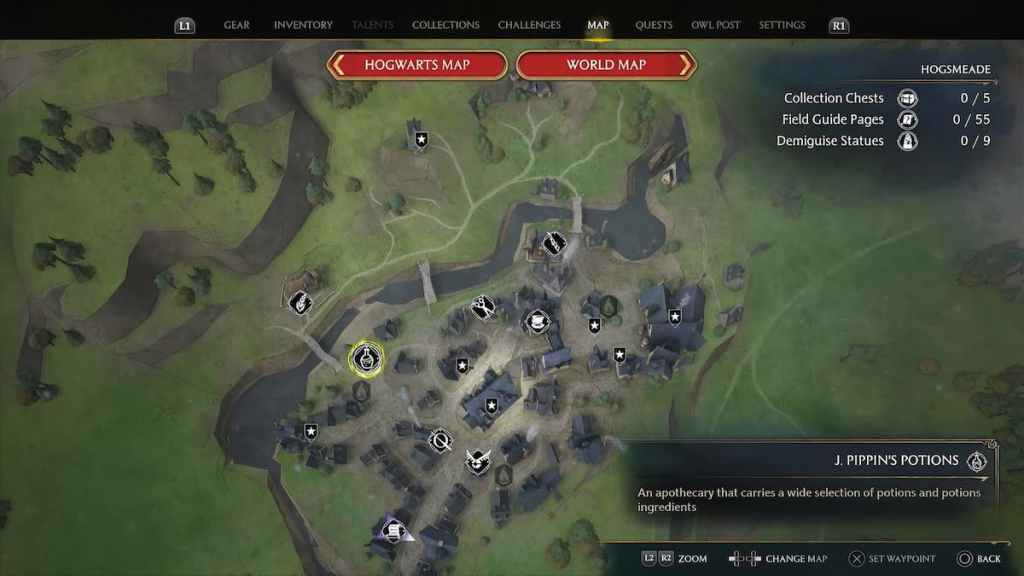This screenshot has width=1024, height=576.
Task: Choose the top hat shop marker
Action: tap(537, 321)
